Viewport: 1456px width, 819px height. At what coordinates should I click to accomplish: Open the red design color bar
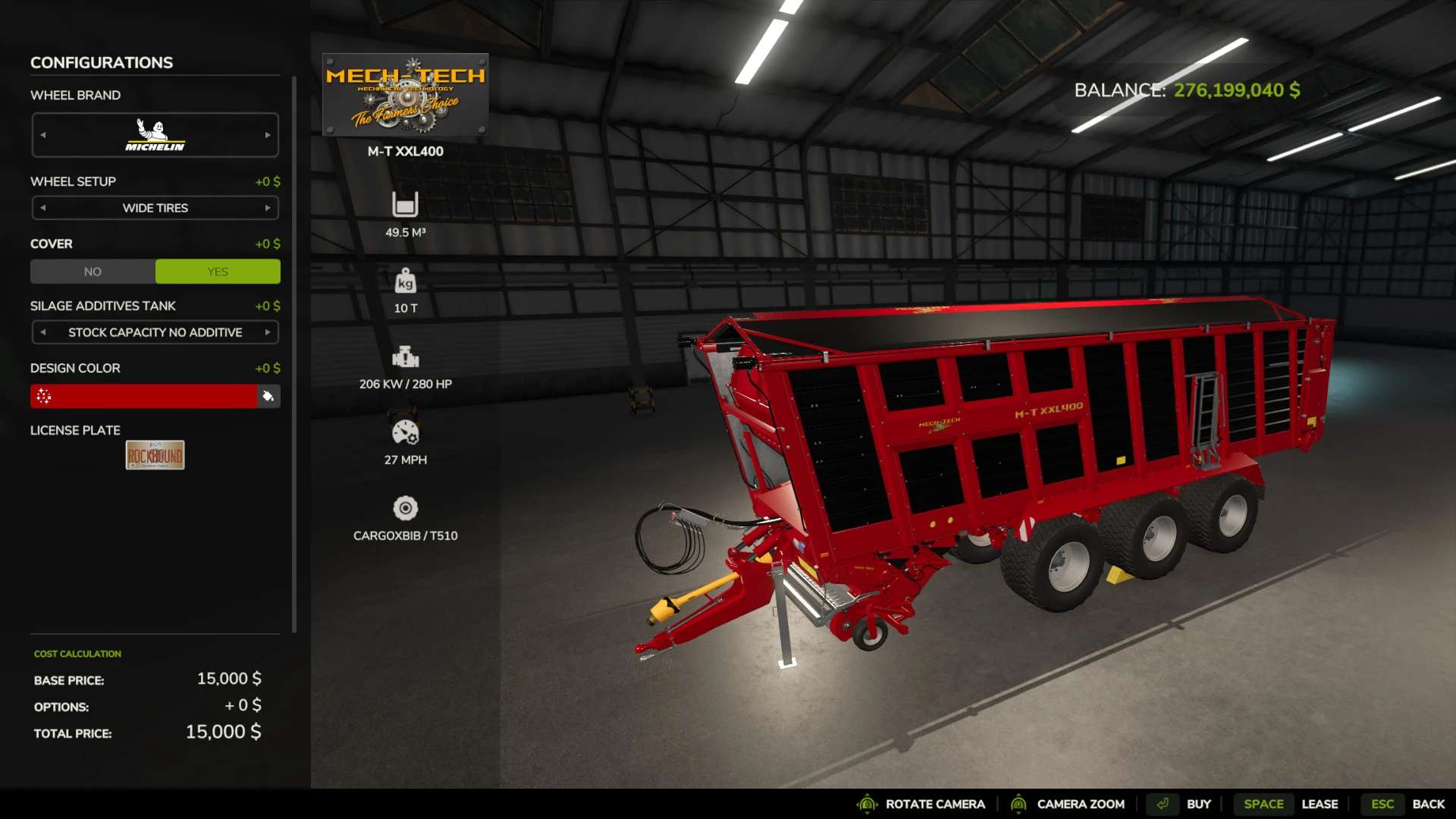click(x=144, y=396)
